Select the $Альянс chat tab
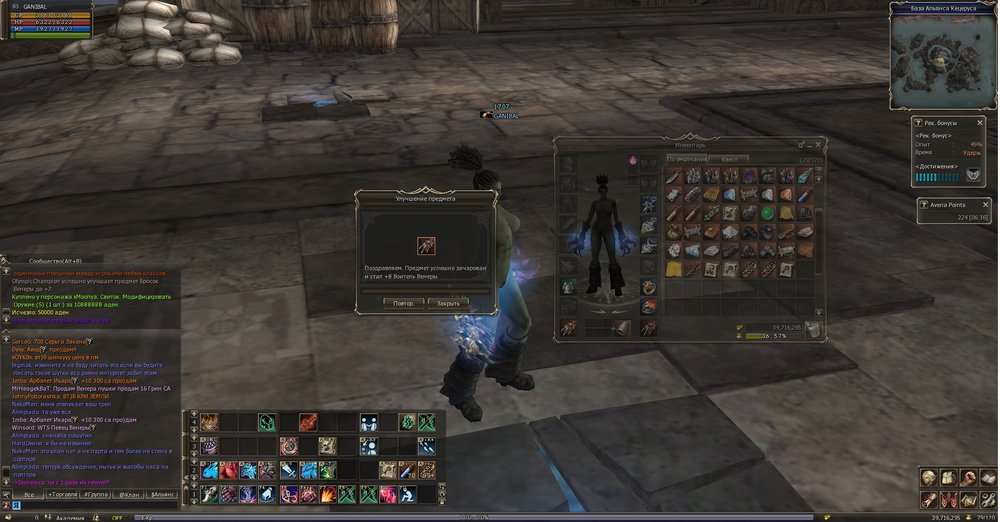Viewport: 1000px width, 522px height. click(162, 494)
